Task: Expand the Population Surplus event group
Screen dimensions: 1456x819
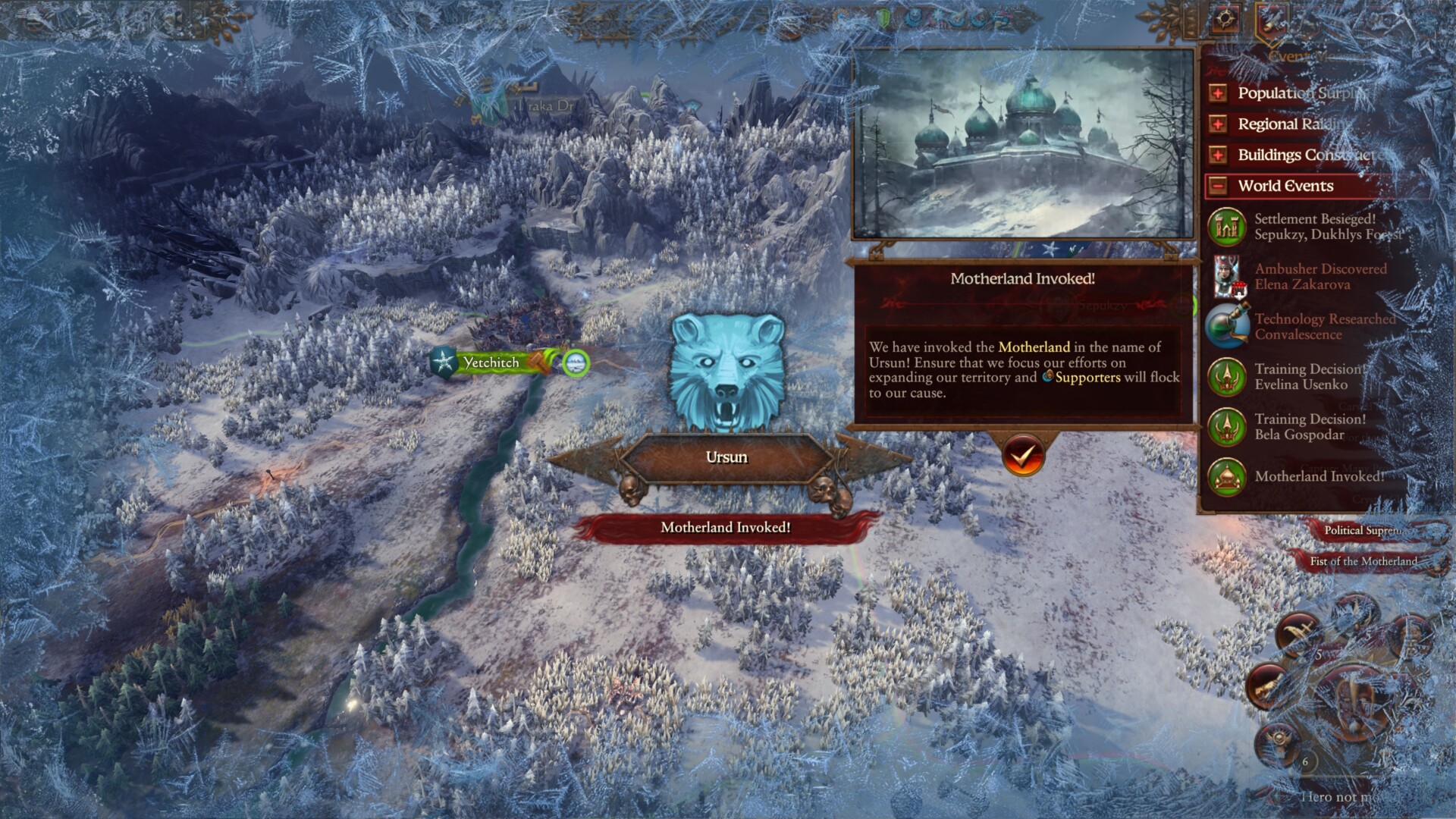Action: click(x=1218, y=93)
